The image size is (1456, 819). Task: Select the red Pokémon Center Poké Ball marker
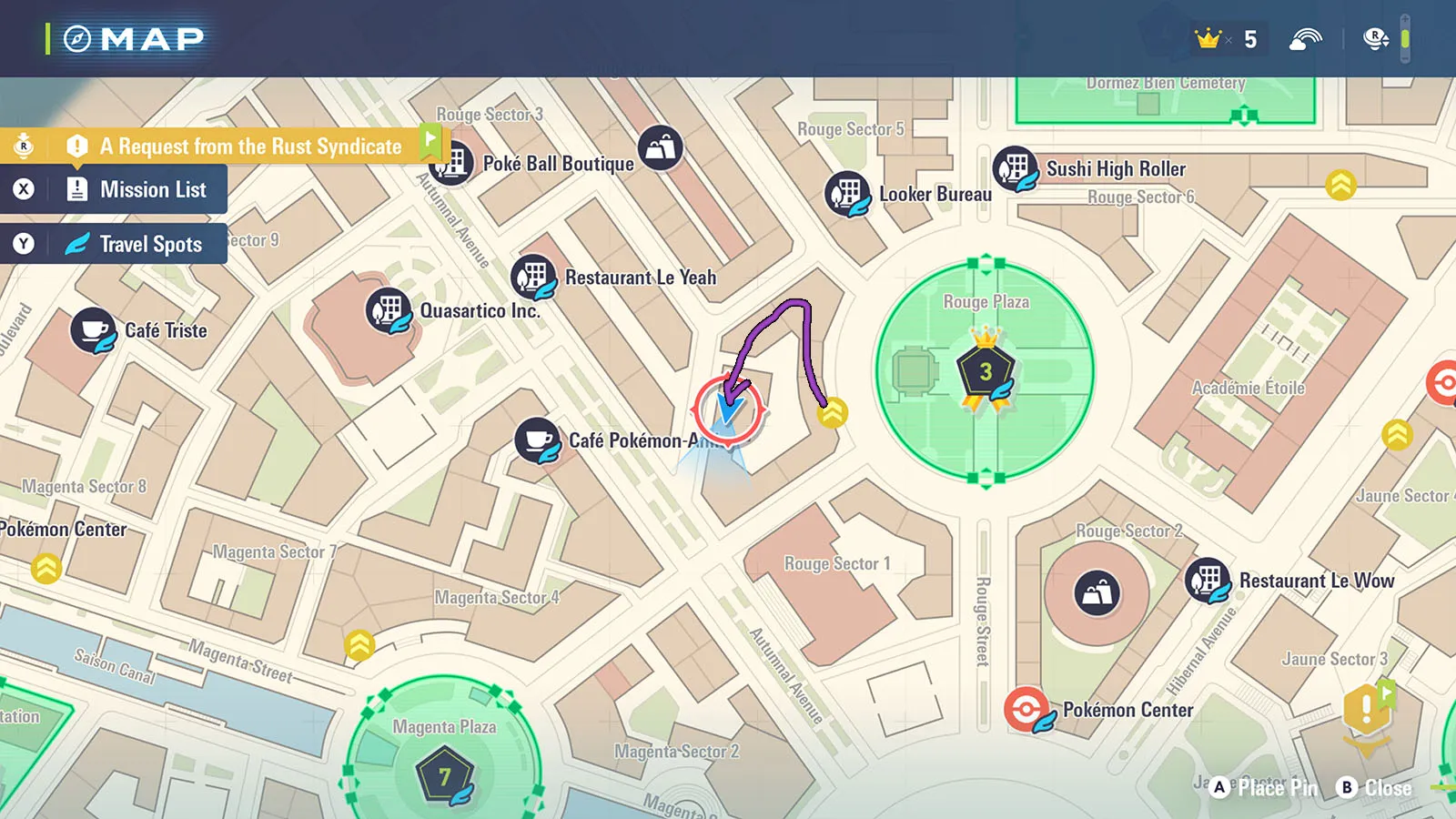pyautogui.click(x=1027, y=710)
